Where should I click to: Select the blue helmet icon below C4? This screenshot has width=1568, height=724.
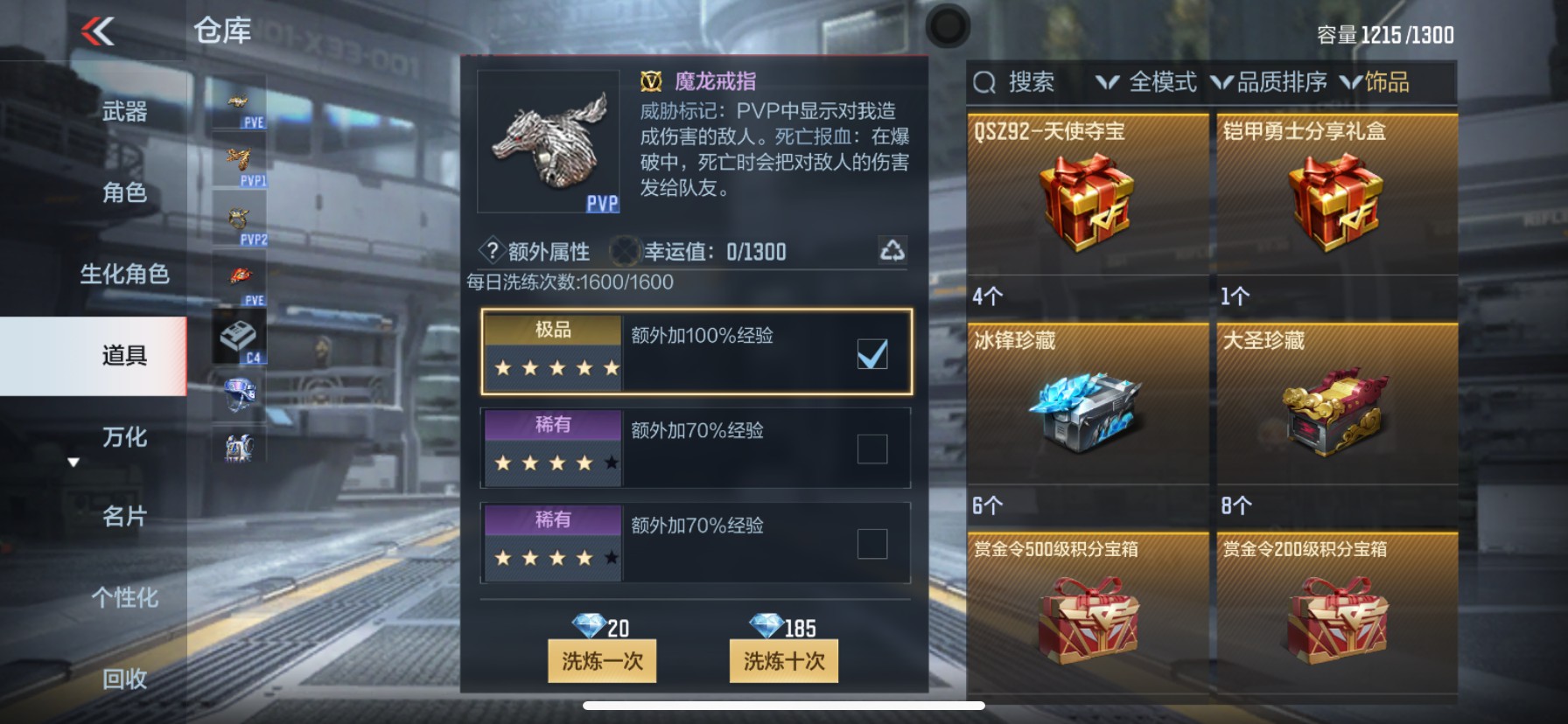(x=238, y=393)
